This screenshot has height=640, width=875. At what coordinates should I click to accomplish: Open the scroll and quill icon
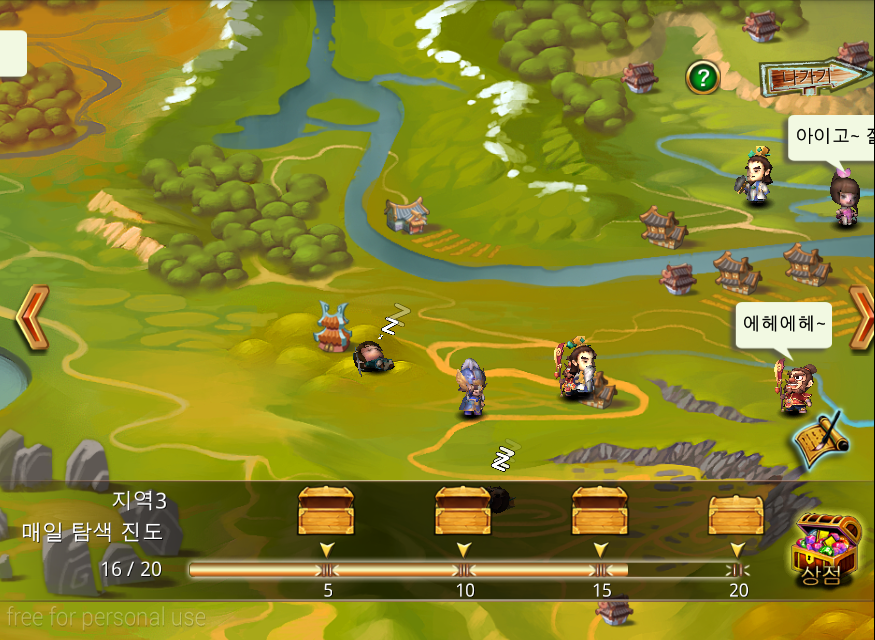click(x=822, y=437)
